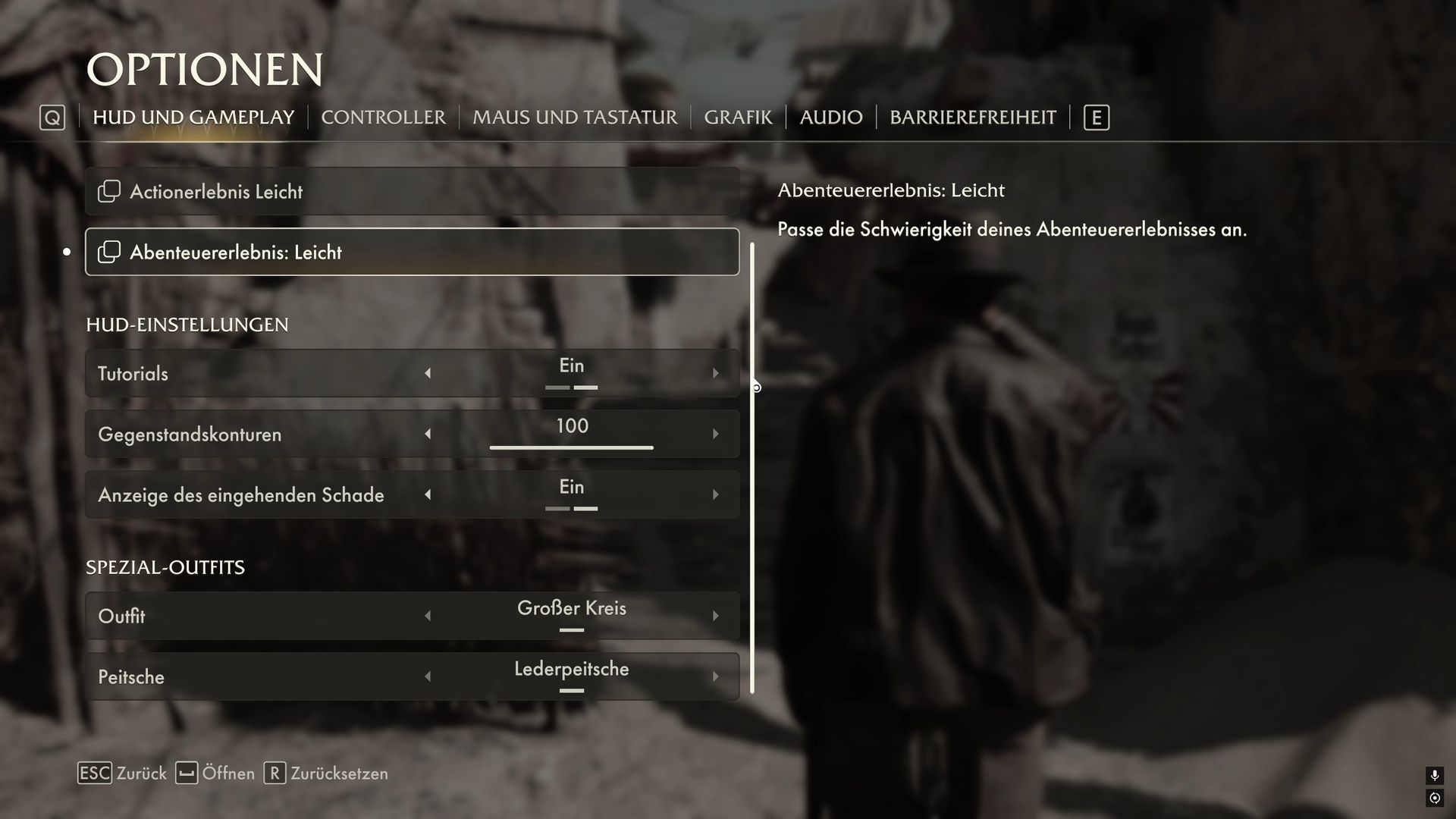The image size is (1456, 819).
Task: Switch to the Controller tab
Action: (383, 118)
